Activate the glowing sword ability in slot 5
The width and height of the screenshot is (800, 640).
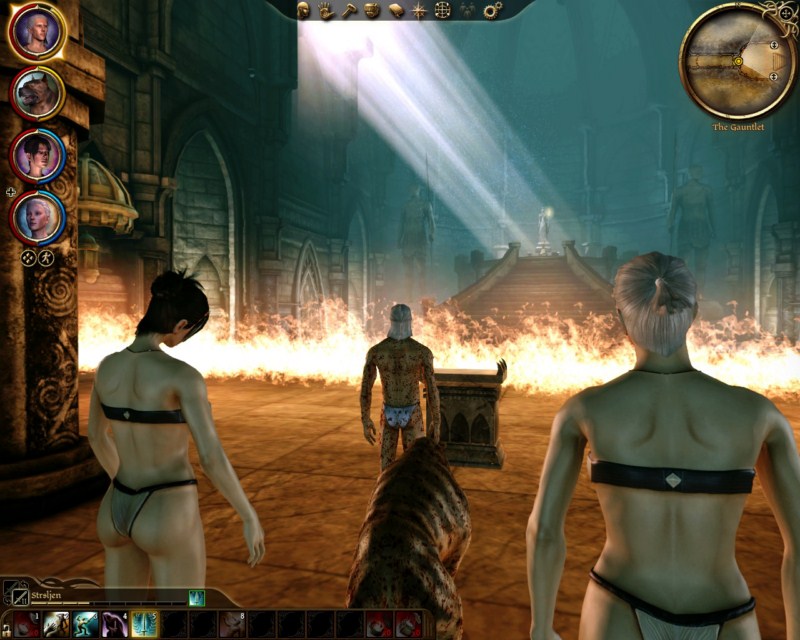tap(145, 624)
